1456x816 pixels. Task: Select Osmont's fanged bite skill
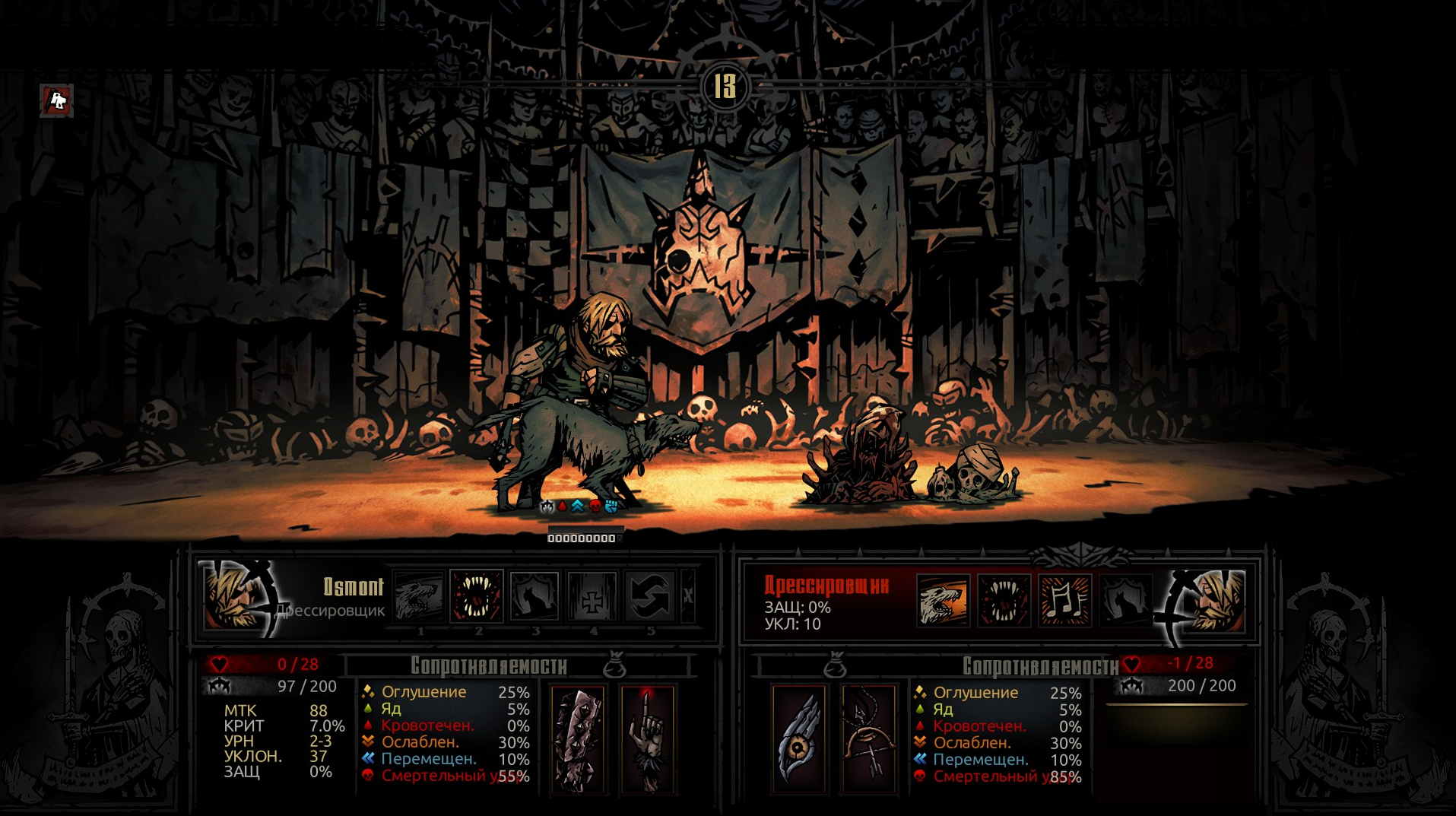click(x=477, y=597)
